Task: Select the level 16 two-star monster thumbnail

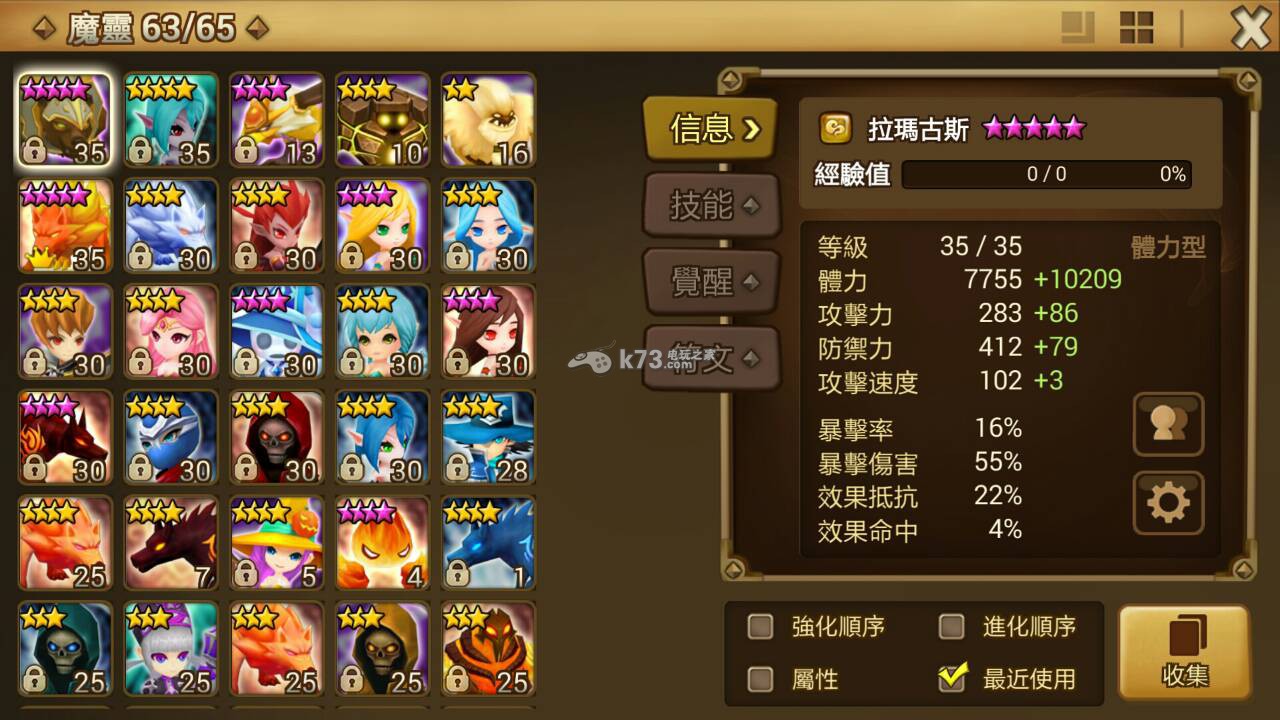Action: 487,118
